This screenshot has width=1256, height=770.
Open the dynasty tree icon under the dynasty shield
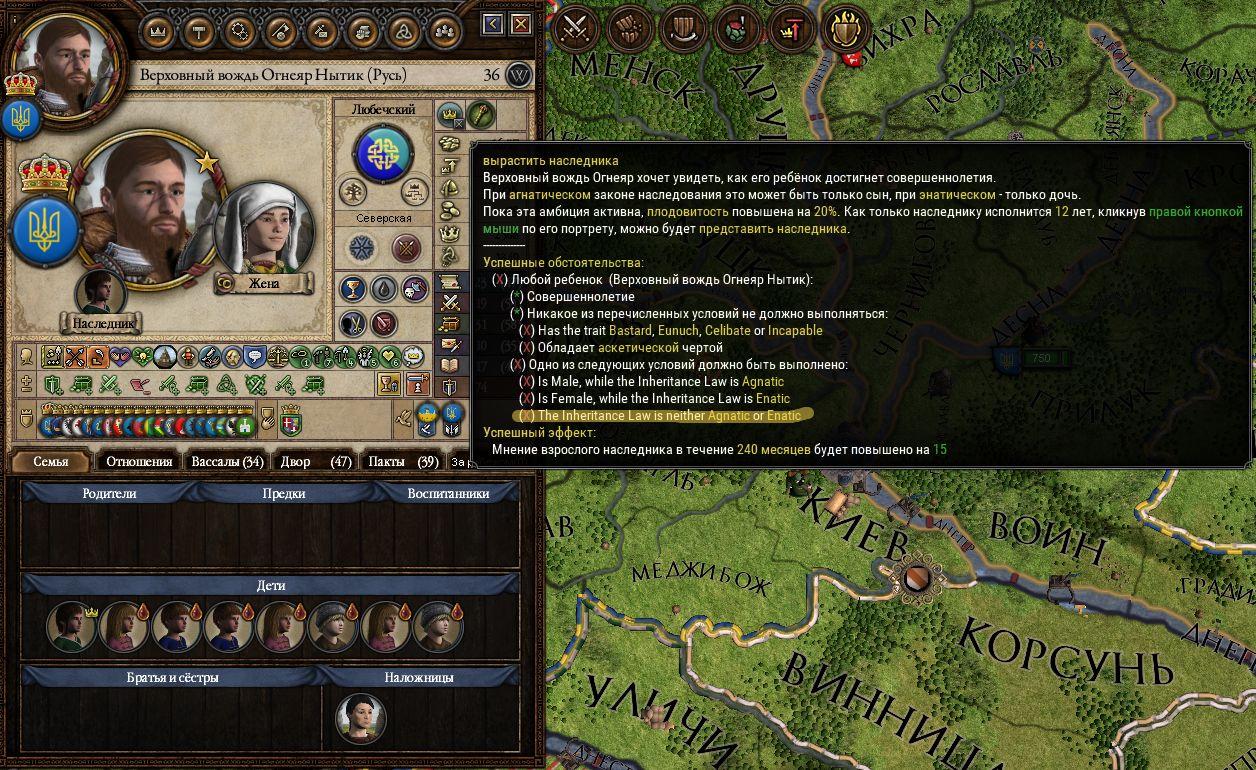click(352, 192)
